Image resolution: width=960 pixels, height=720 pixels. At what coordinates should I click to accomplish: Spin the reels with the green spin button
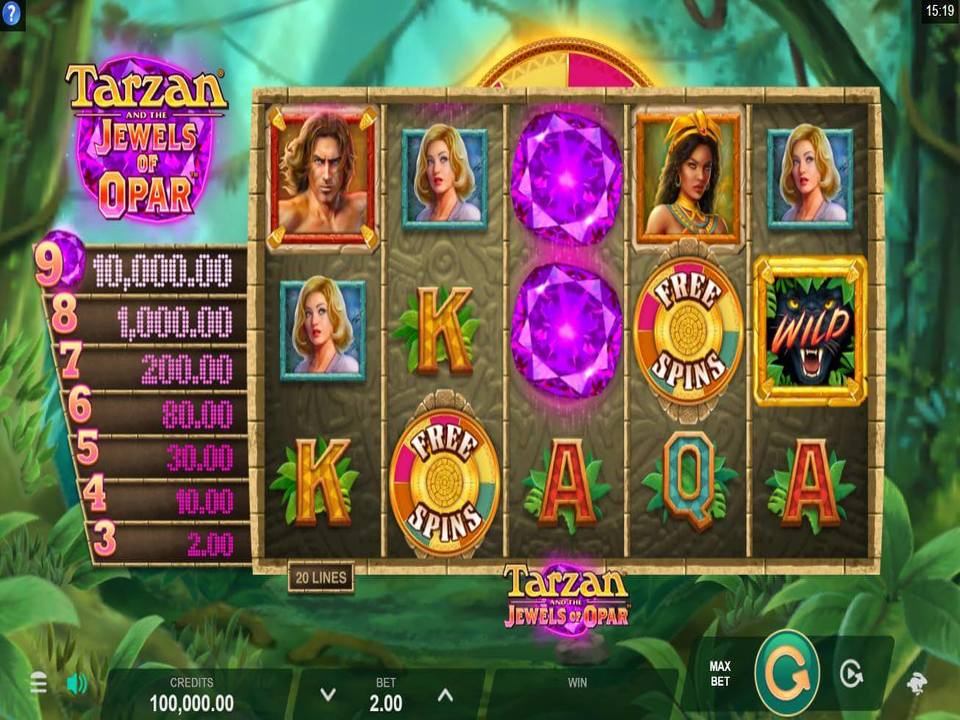787,673
